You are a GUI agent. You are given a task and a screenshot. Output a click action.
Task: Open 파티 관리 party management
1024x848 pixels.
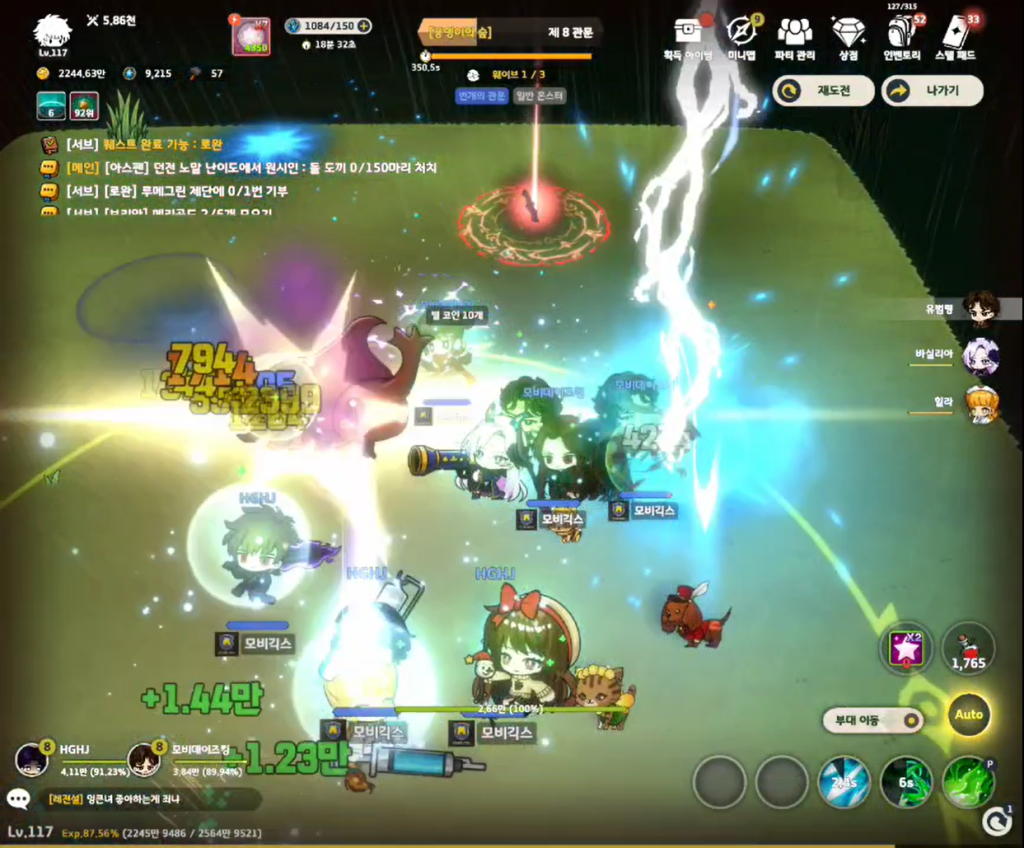coord(795,33)
